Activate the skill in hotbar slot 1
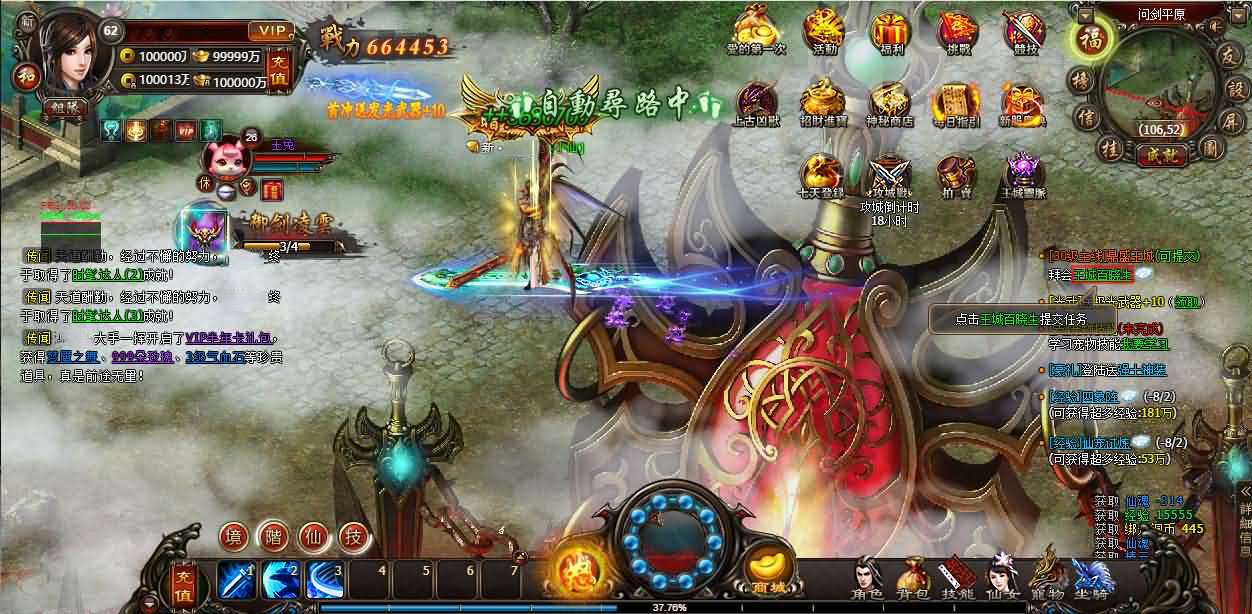Viewport: 1252px width, 614px height. point(236,578)
